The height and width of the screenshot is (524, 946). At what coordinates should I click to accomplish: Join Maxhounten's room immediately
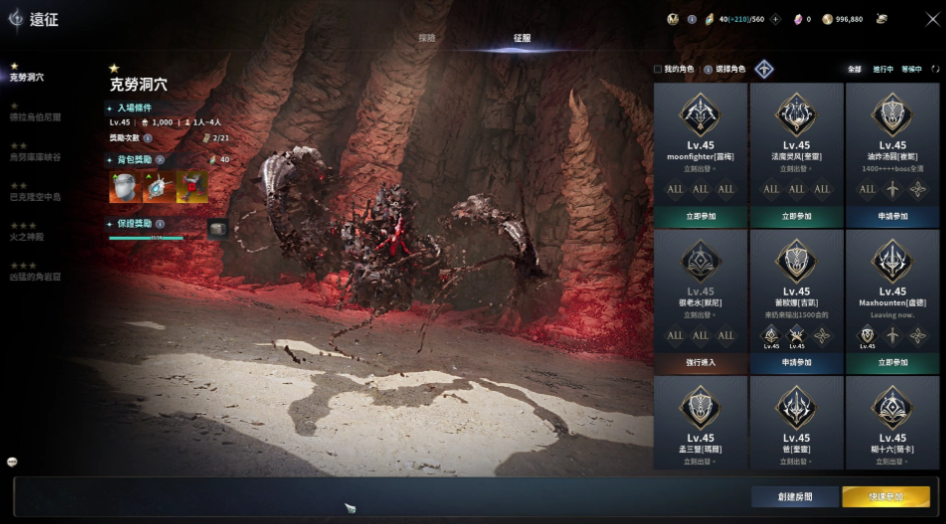click(x=893, y=362)
